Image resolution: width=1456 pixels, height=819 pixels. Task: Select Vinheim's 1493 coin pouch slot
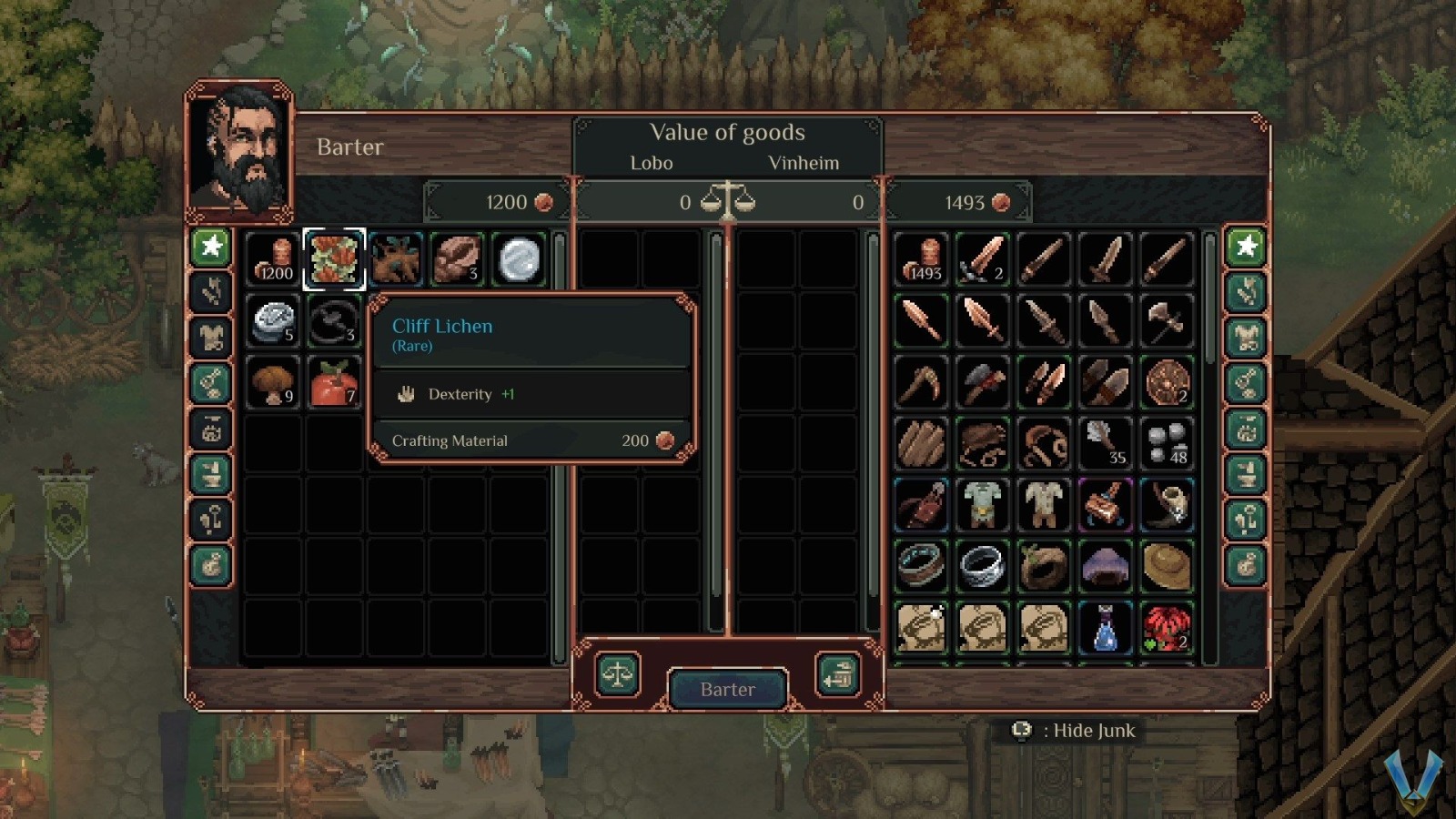[x=922, y=259]
